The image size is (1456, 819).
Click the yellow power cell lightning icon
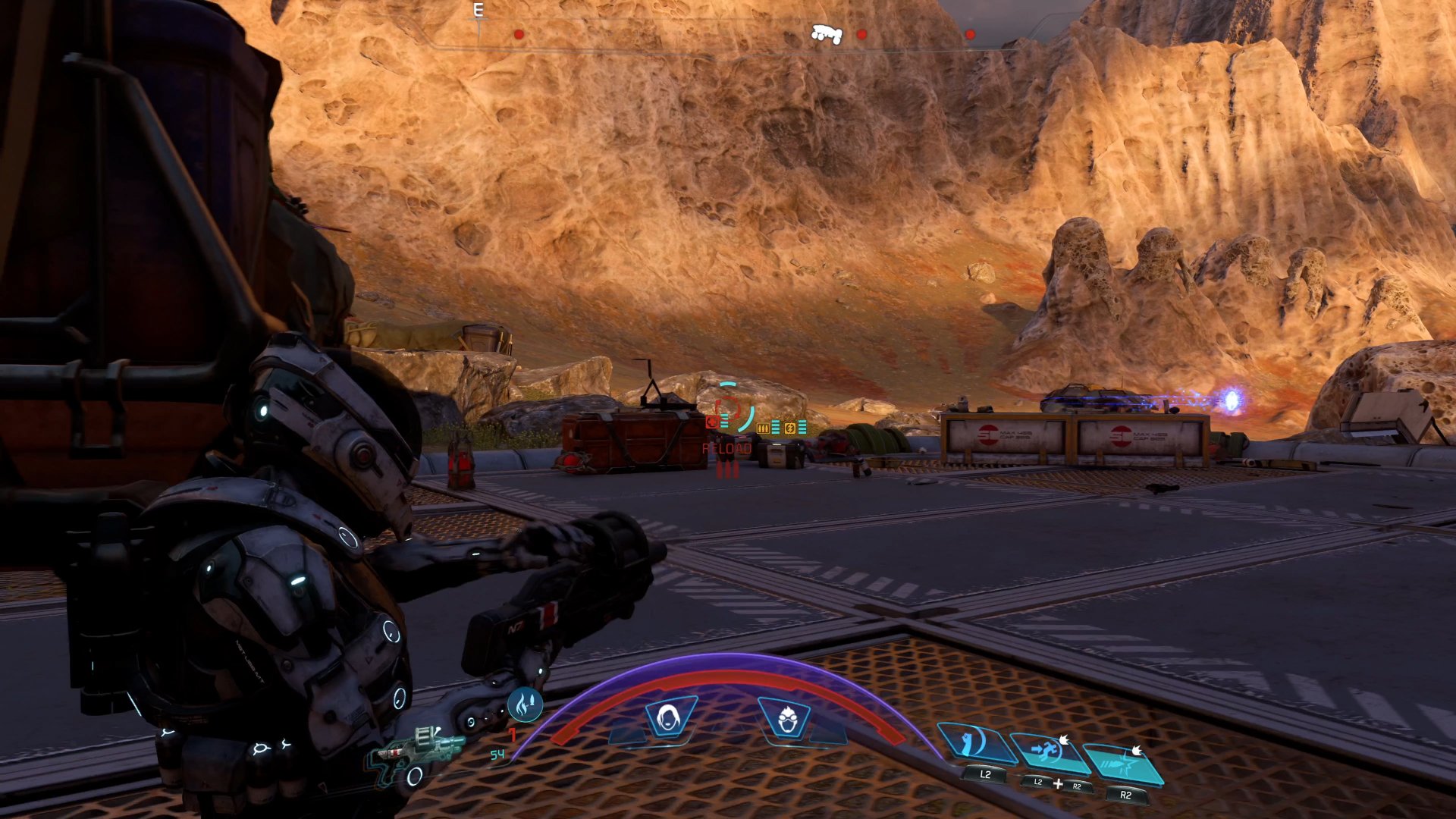(x=790, y=428)
